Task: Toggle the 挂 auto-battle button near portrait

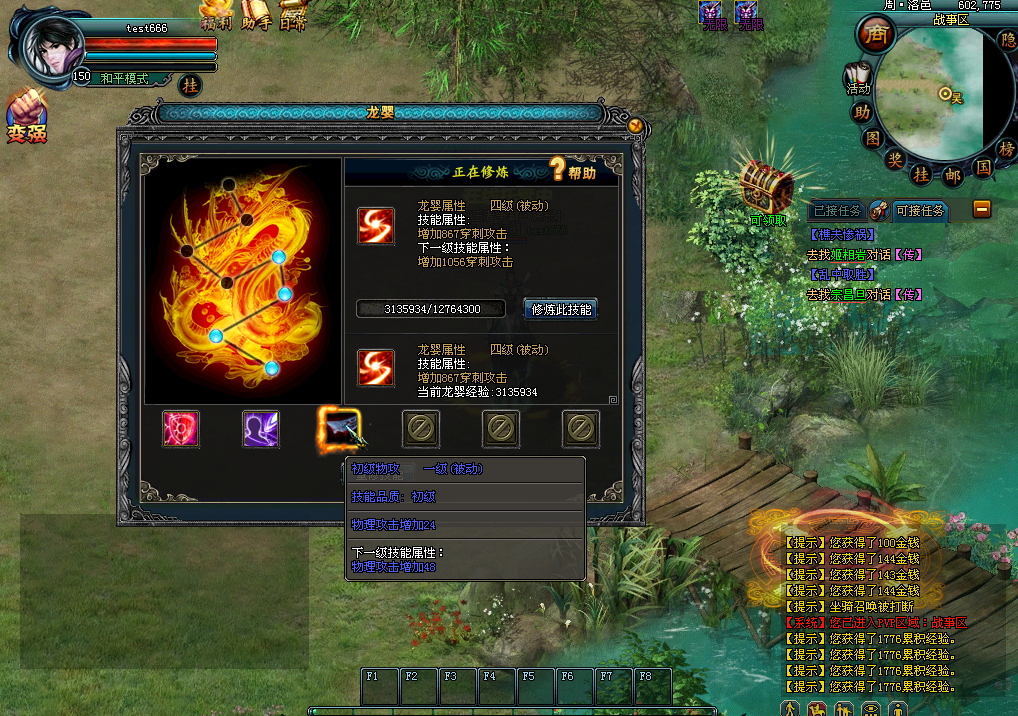Action: click(x=190, y=86)
